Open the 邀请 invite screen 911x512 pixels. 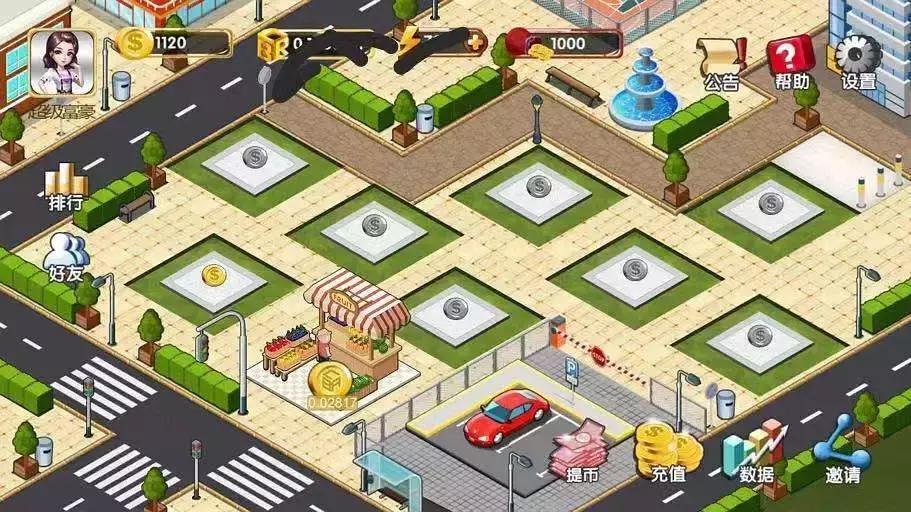click(x=842, y=449)
